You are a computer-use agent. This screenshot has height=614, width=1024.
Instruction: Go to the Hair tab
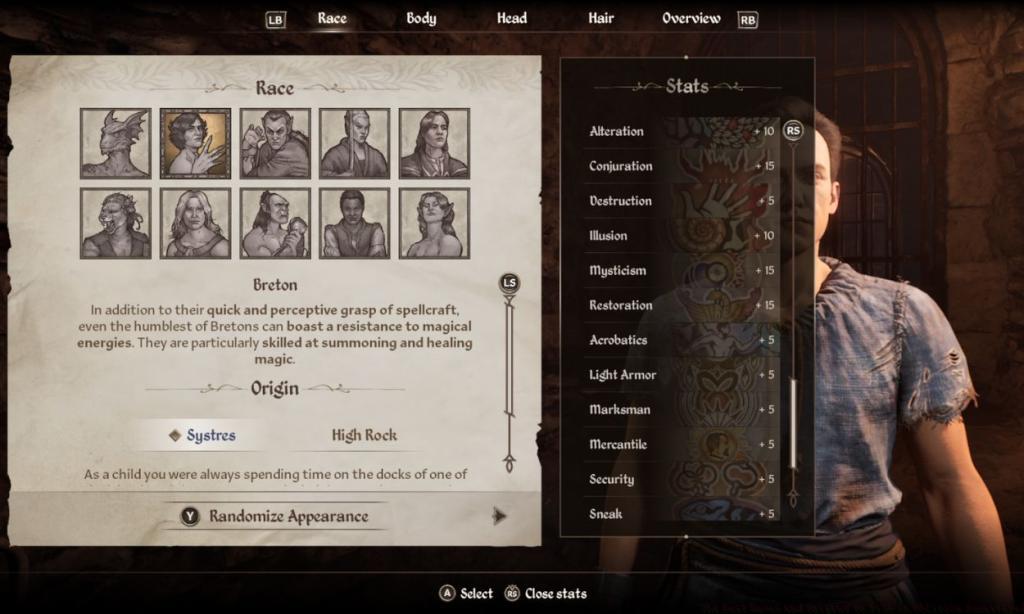601,18
